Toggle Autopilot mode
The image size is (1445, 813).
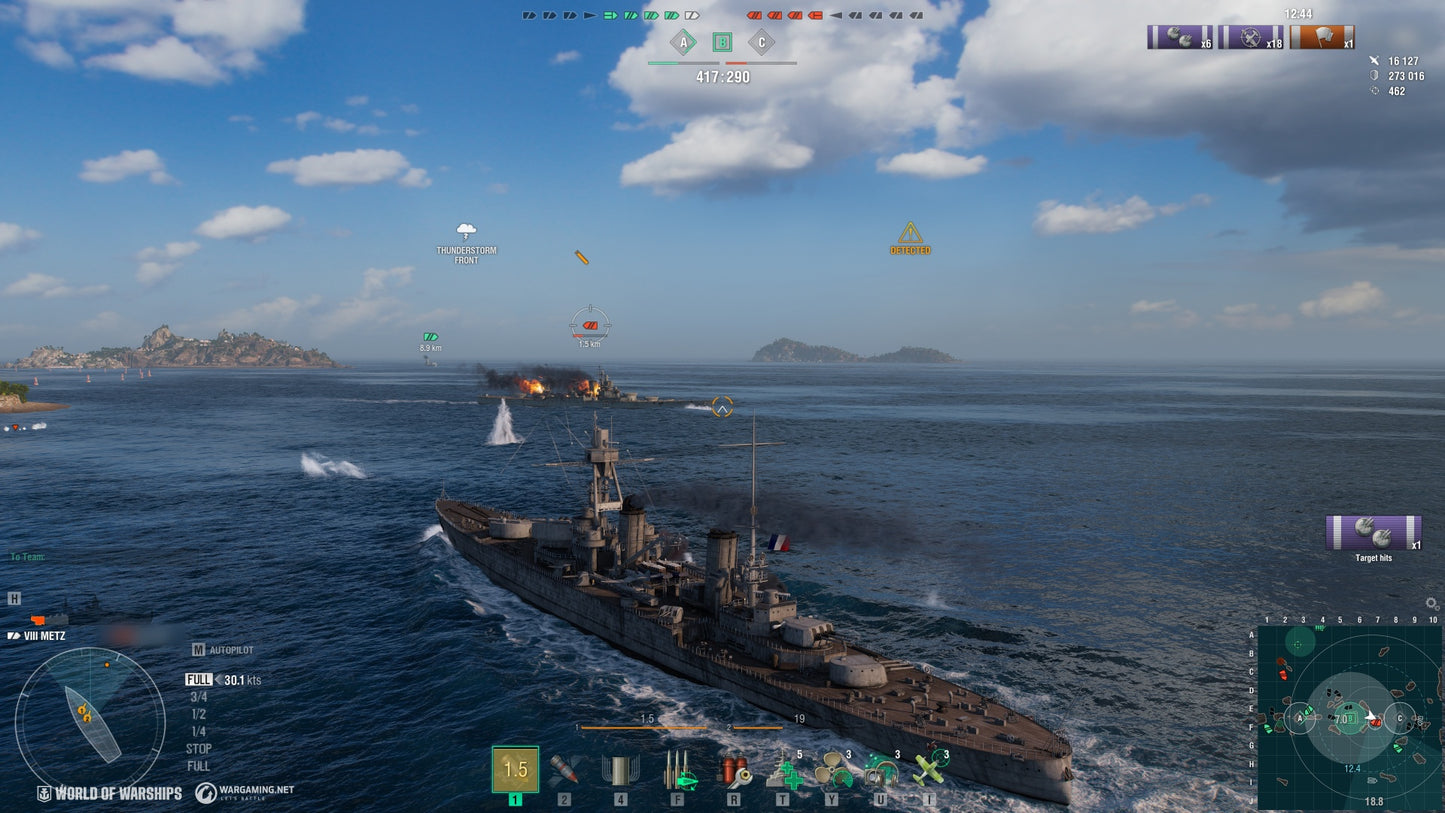(x=224, y=649)
